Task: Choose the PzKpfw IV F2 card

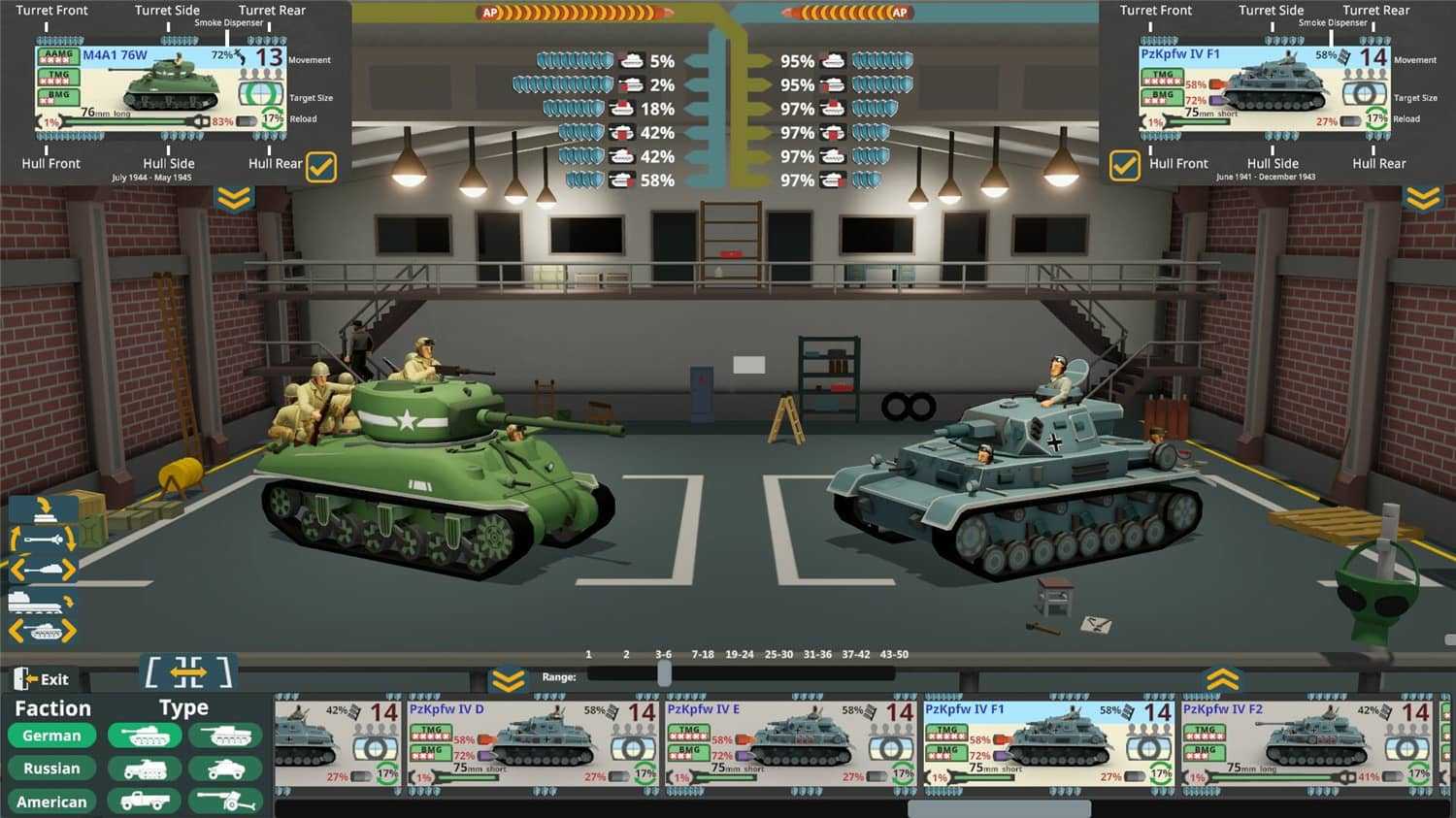Action: (x=1307, y=742)
